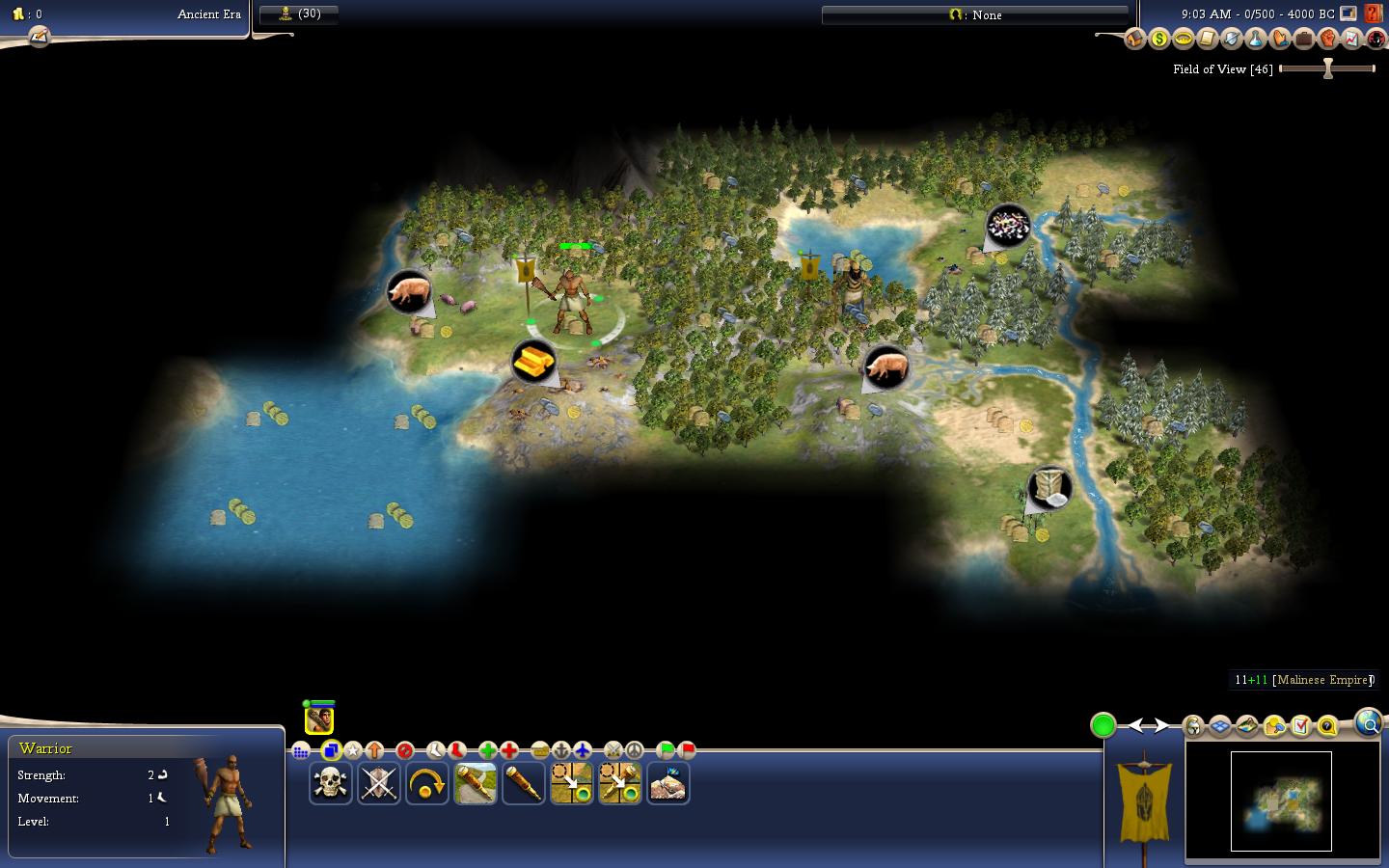Screen dimensions: 1389x868
Task: Click the skull and crossbones delete unit button
Action: pyautogui.click(x=330, y=783)
